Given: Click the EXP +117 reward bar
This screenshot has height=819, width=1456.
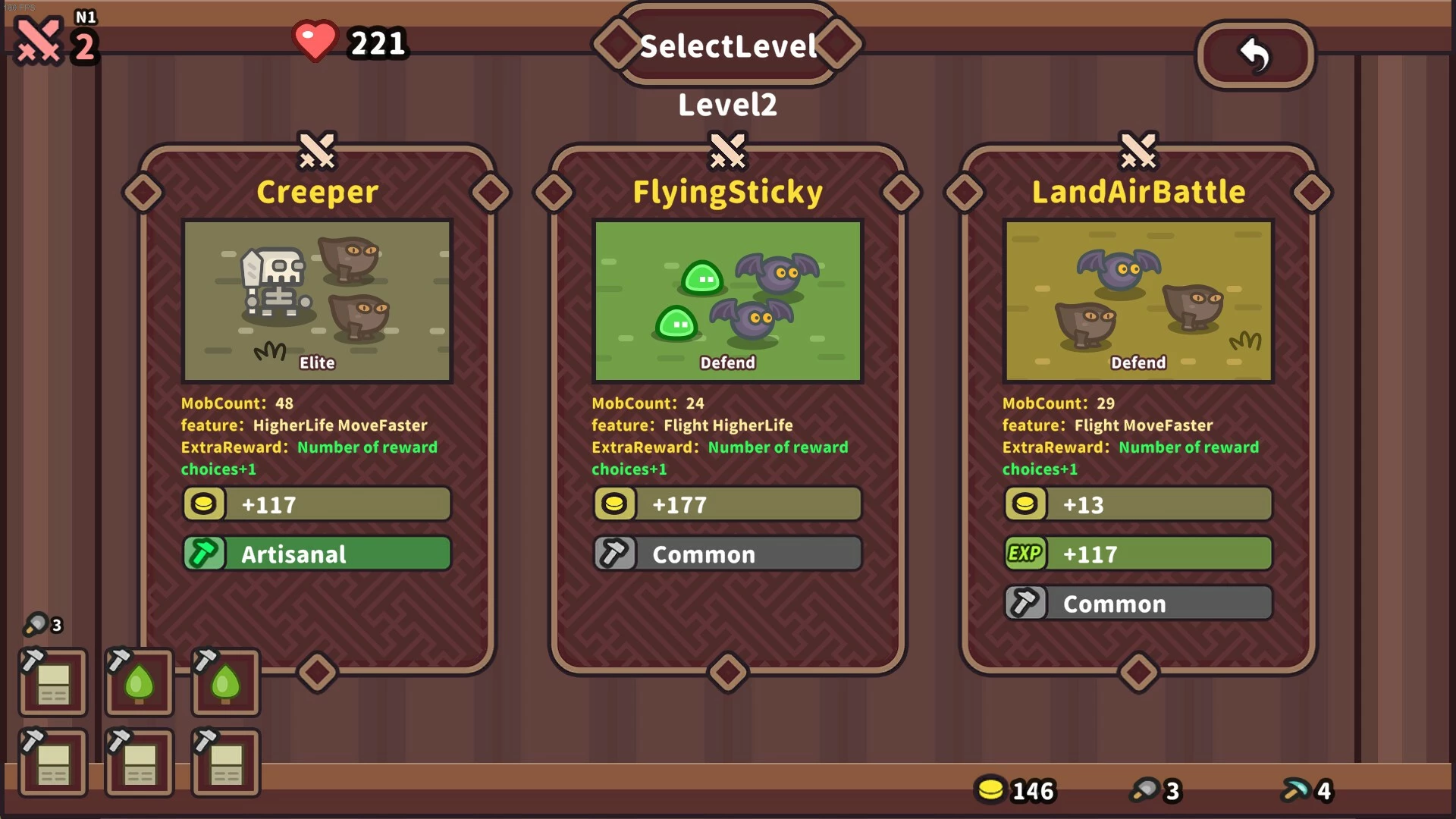Looking at the screenshot, I should coord(1137,554).
